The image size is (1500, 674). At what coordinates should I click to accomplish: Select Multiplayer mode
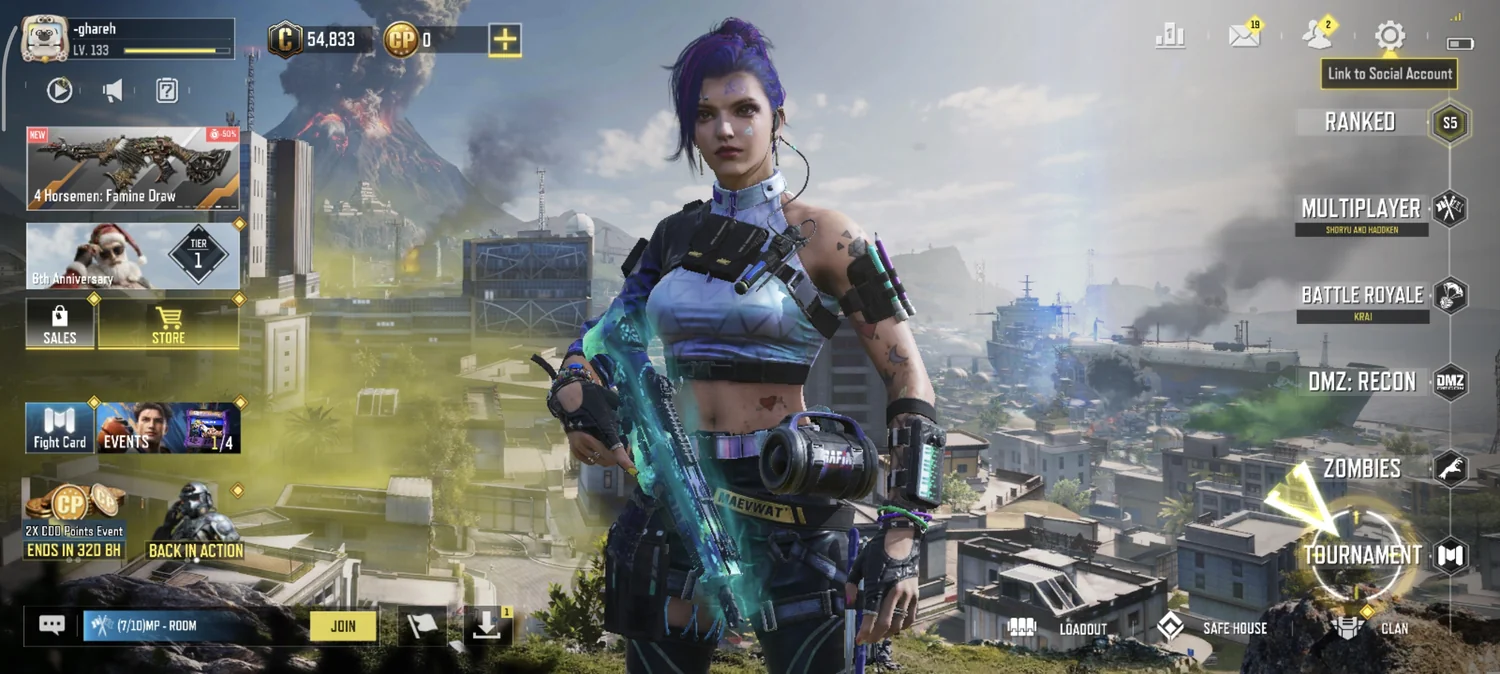tap(1362, 209)
